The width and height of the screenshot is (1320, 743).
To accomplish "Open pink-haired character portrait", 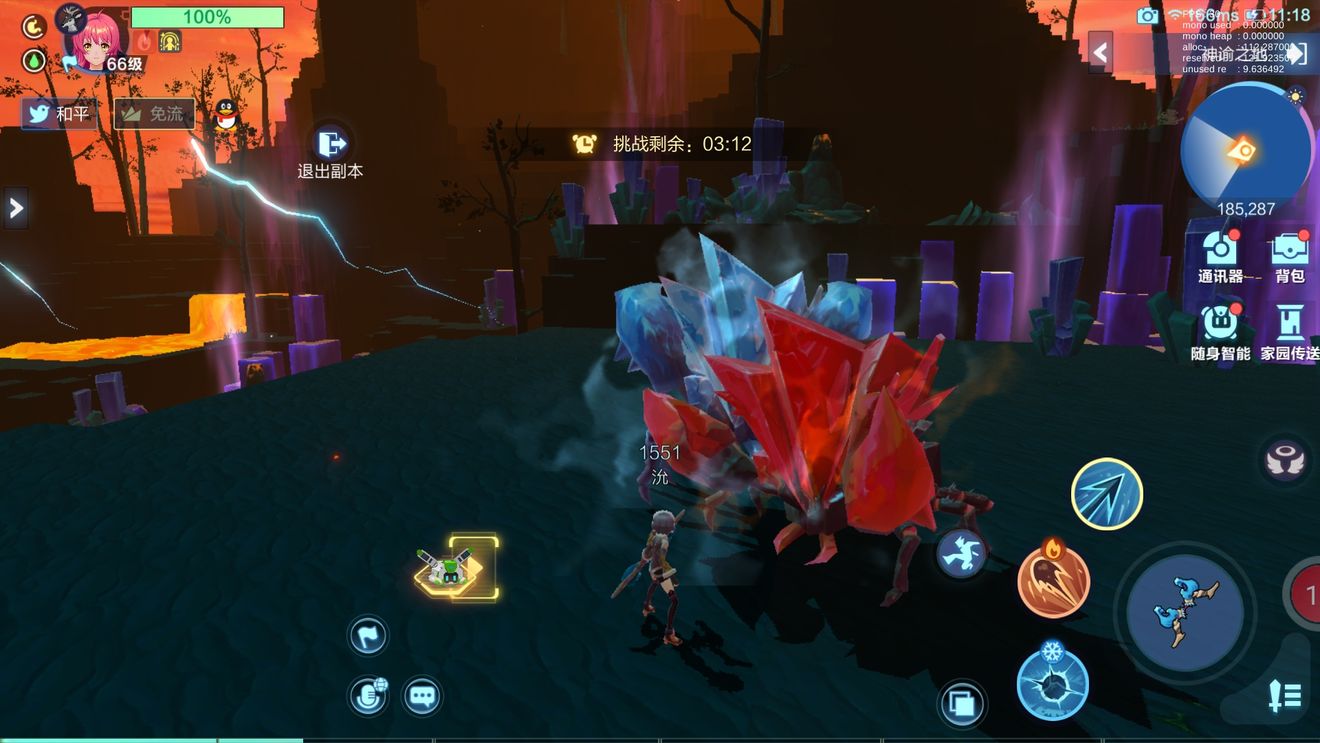I will (97, 38).
